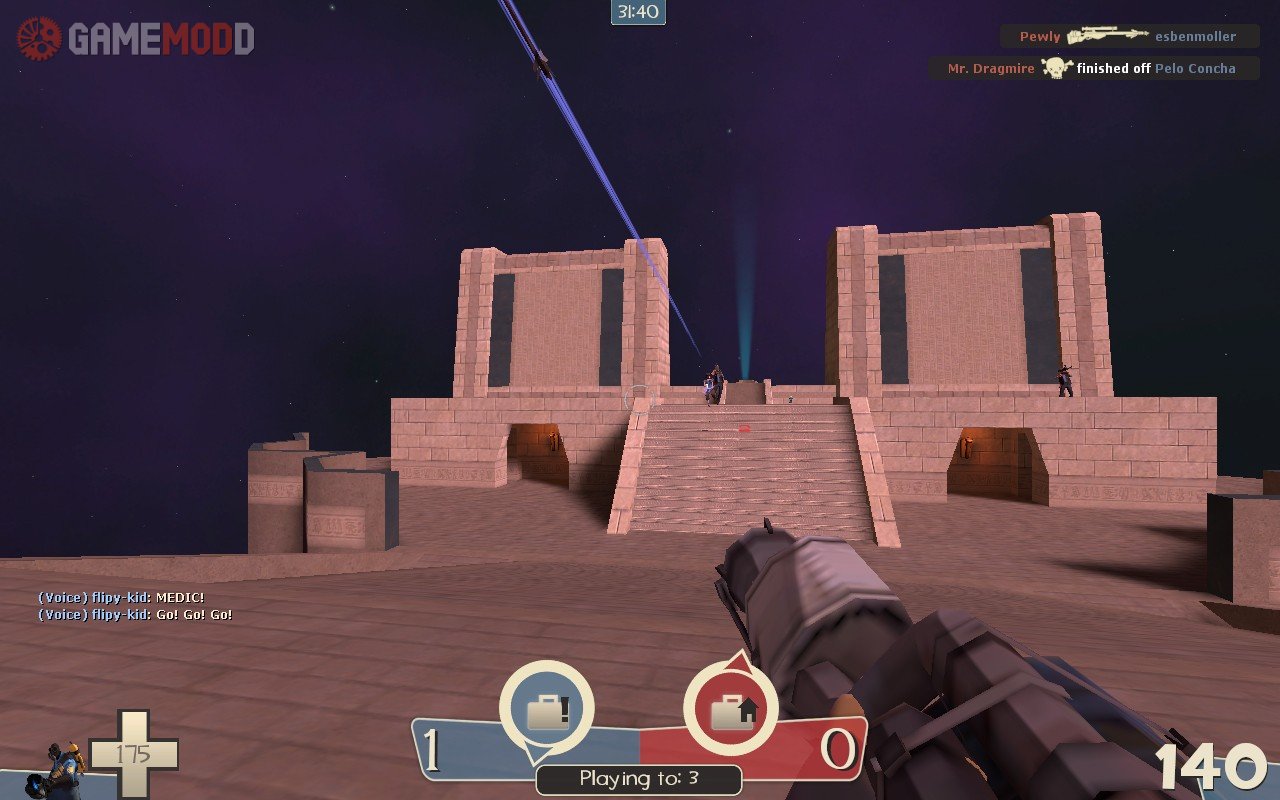Screen dimensions: 1280x800
Task: Select flipy-kid's "Go! Go! Go!" chat line
Action: 135,614
